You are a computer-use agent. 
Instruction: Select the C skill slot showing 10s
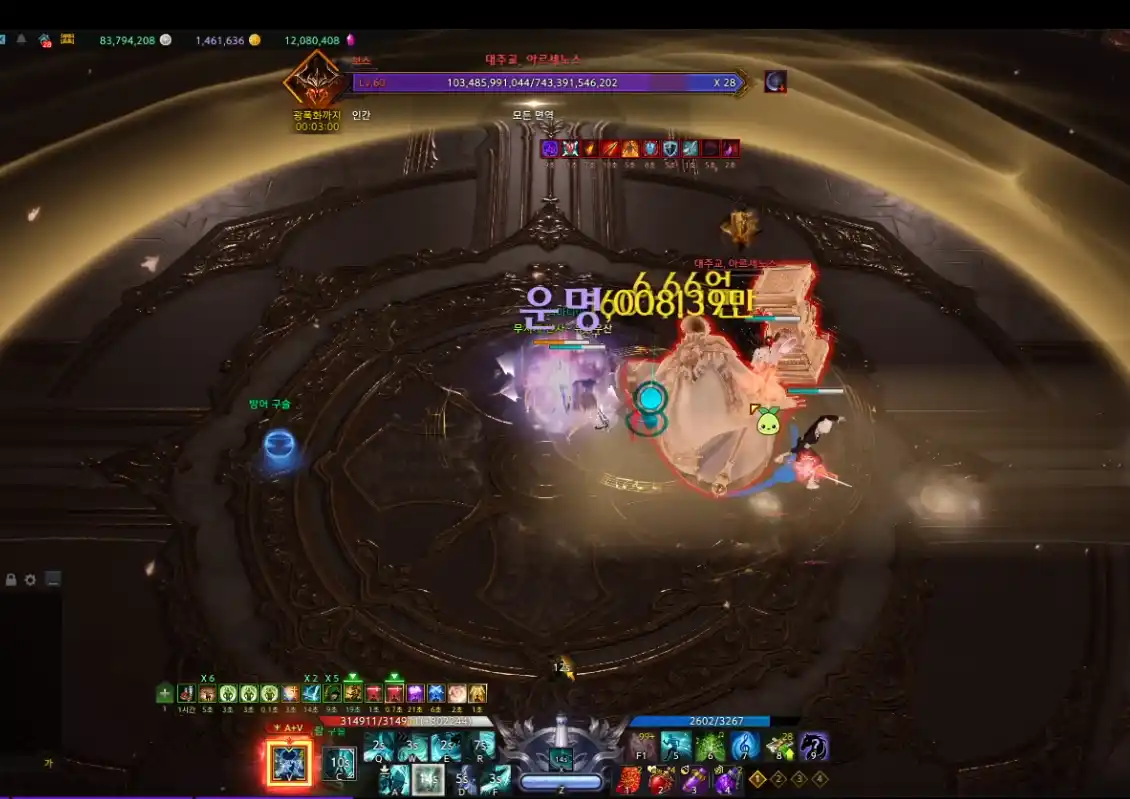coord(339,764)
